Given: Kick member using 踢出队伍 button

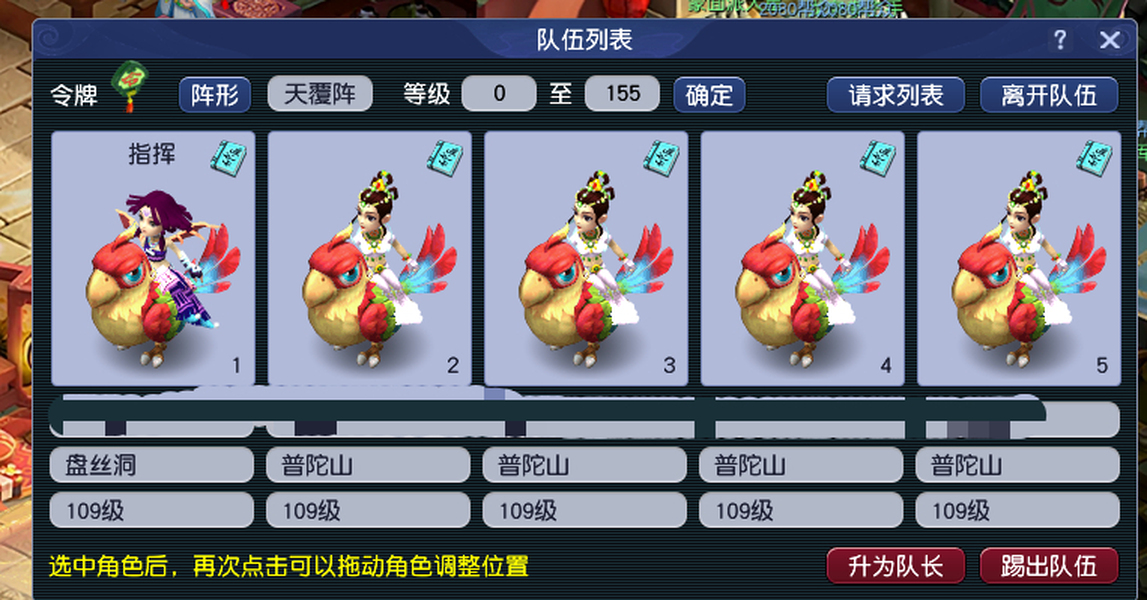Looking at the screenshot, I should [1049, 566].
